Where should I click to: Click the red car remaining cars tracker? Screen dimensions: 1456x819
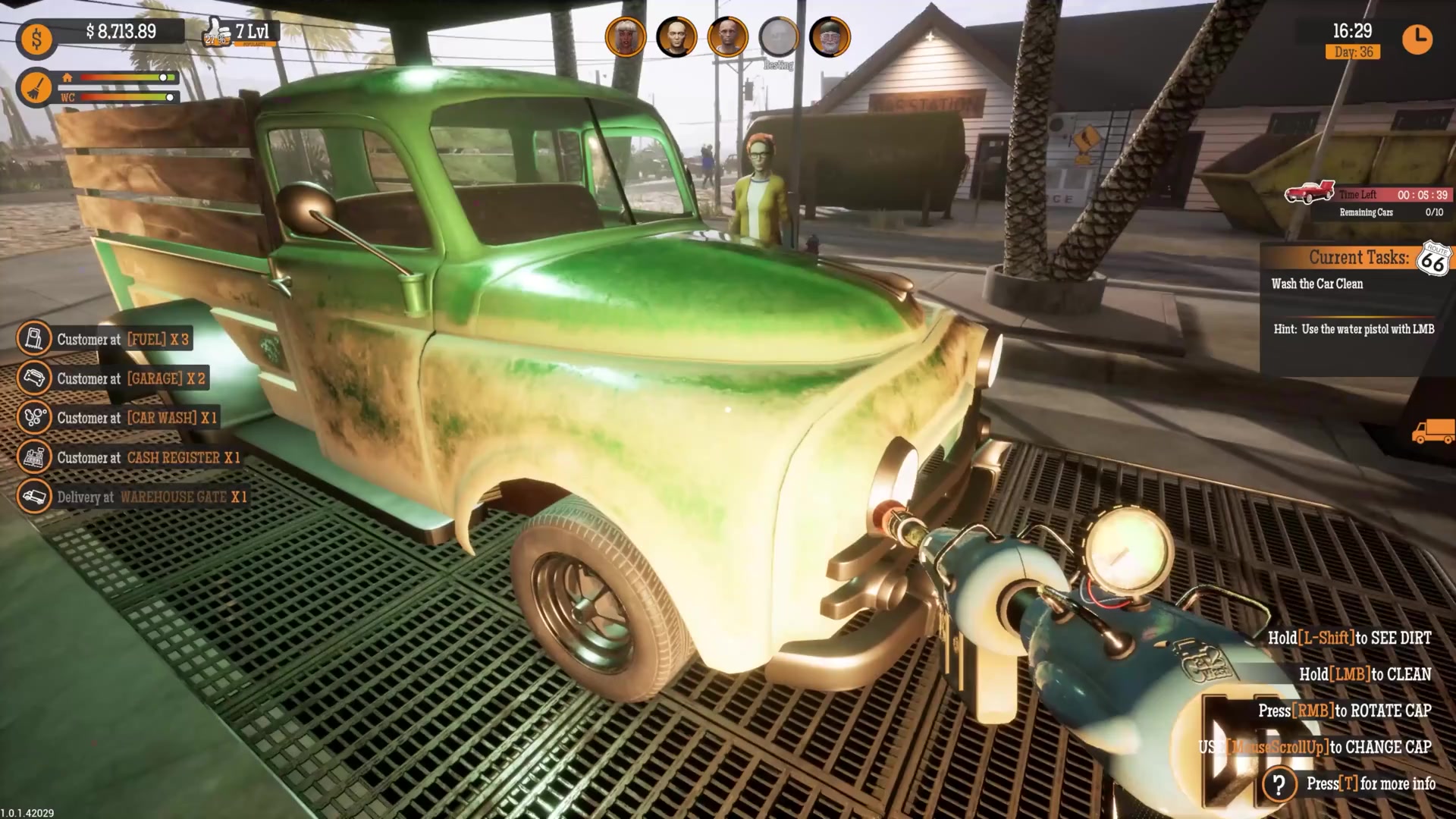(x=1310, y=193)
